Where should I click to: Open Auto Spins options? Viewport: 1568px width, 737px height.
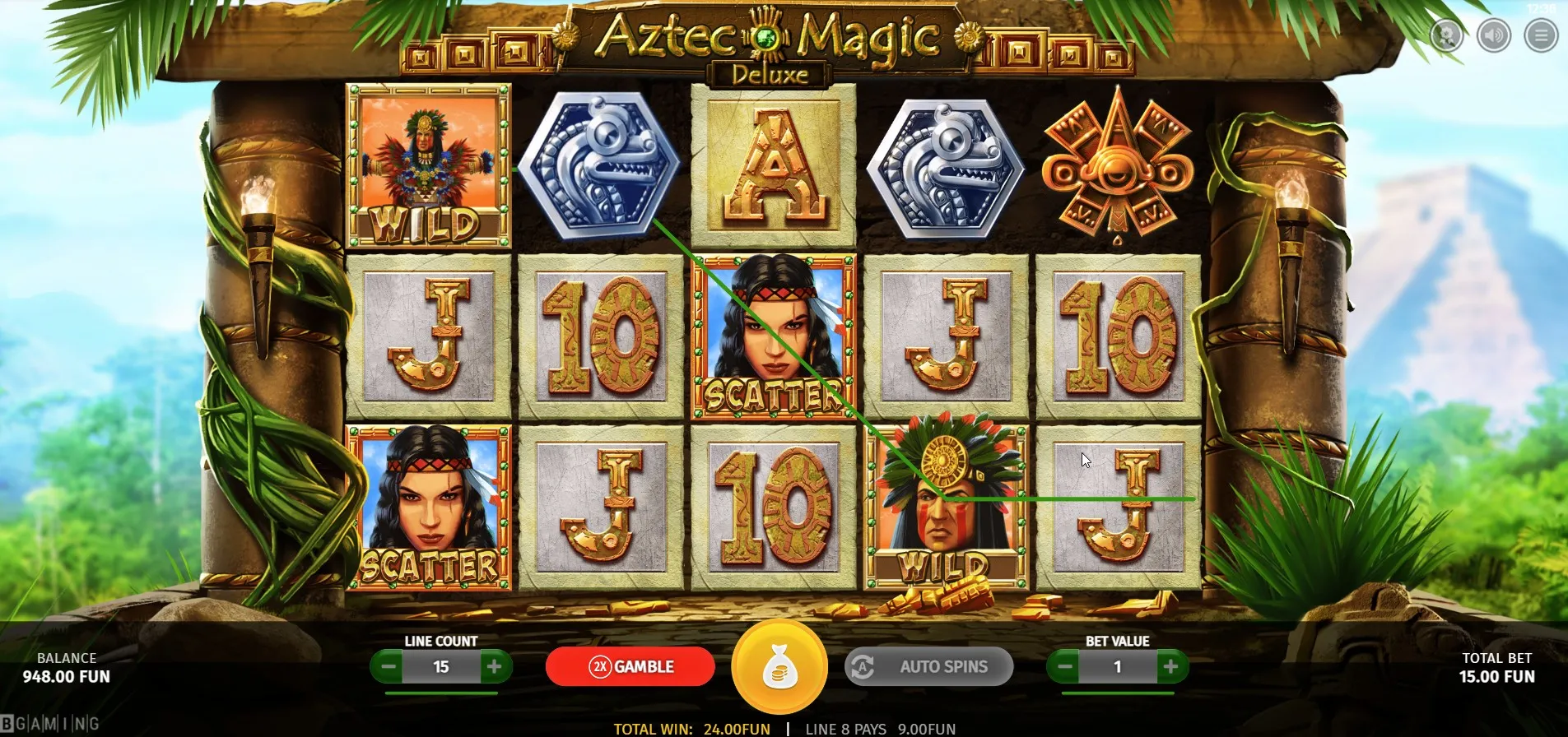(x=928, y=666)
